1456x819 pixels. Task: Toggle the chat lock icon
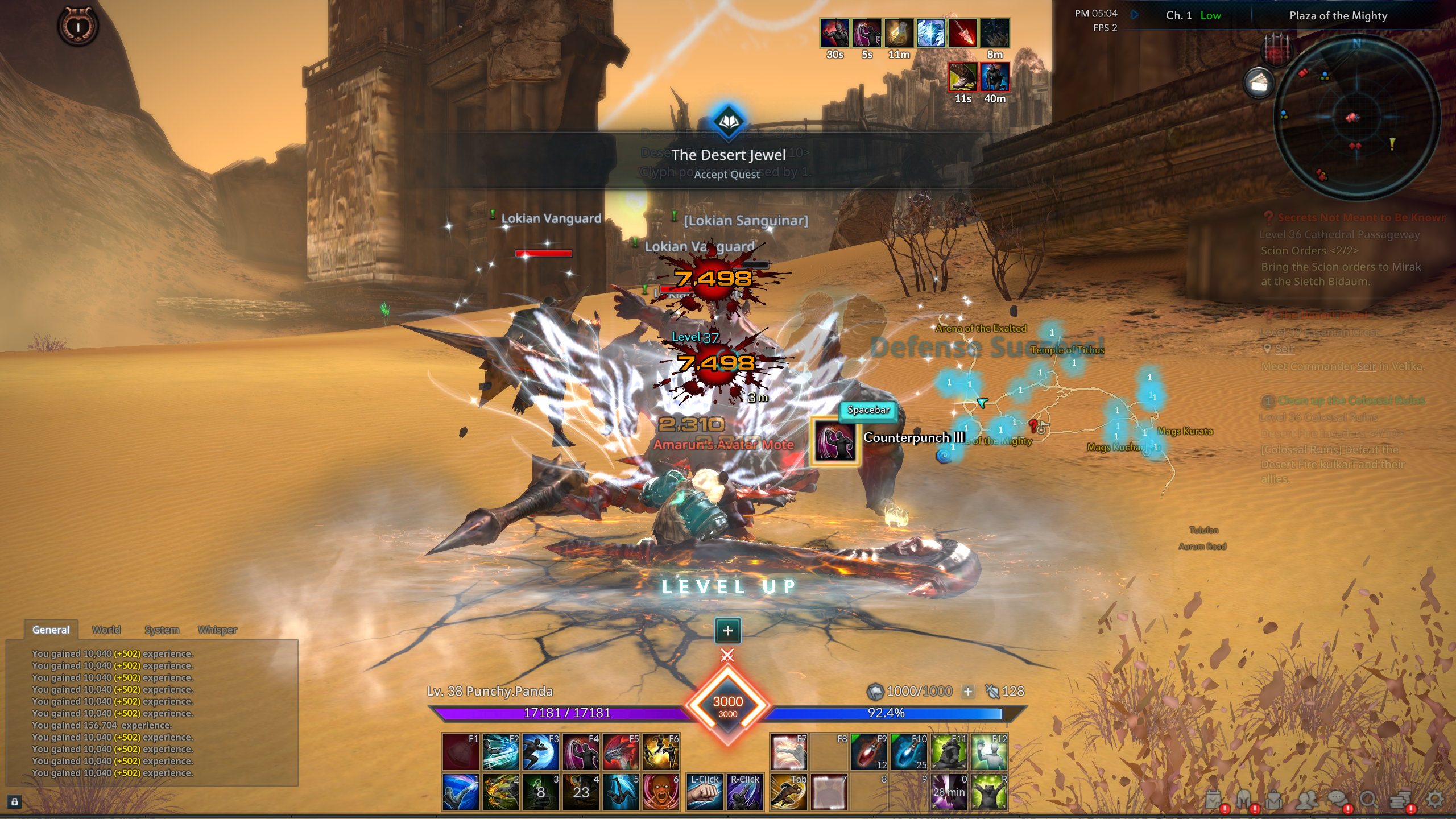point(15,802)
